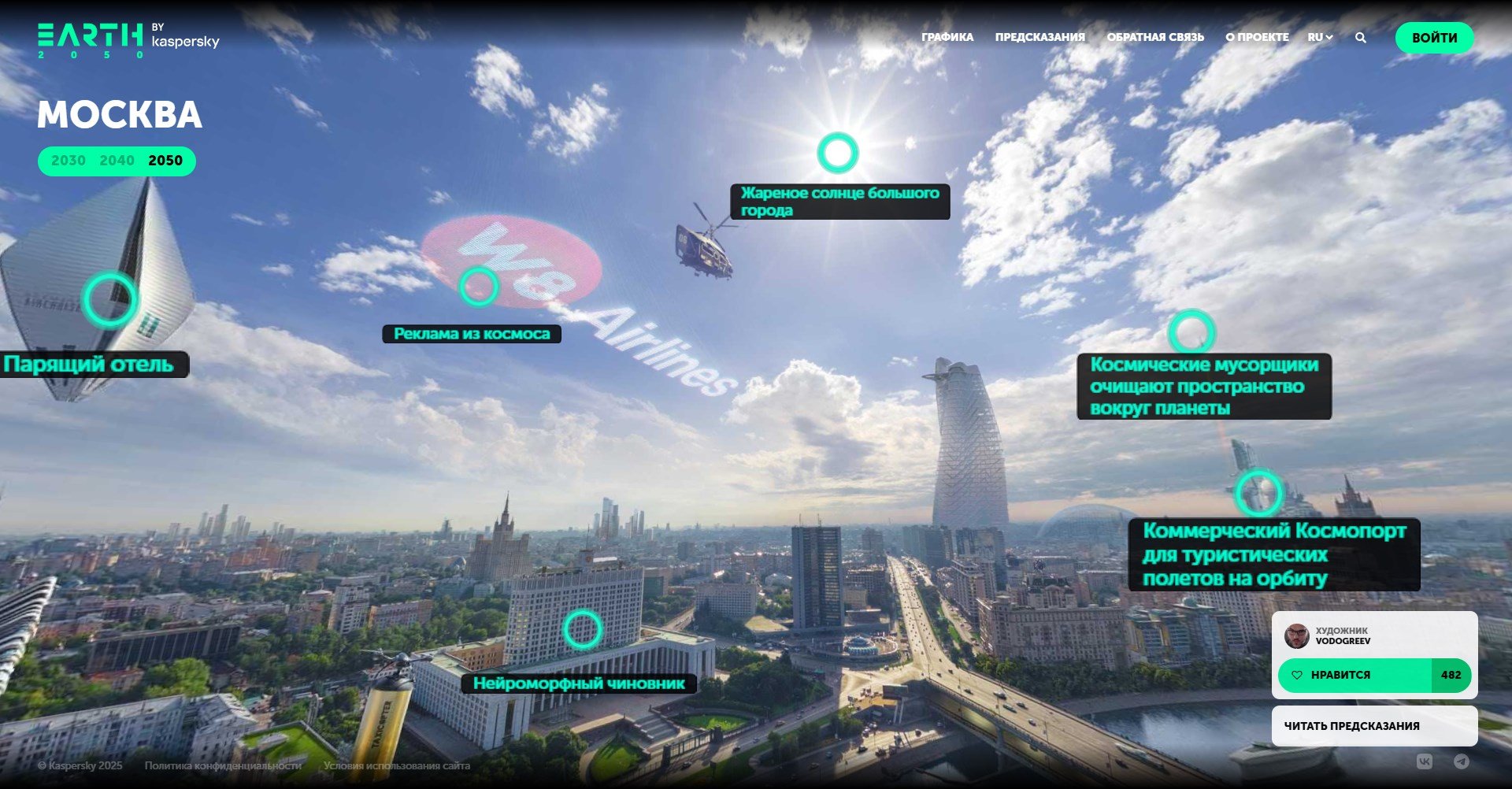Select the Реклама из космоса marker label
1512x789 pixels.
click(472, 334)
